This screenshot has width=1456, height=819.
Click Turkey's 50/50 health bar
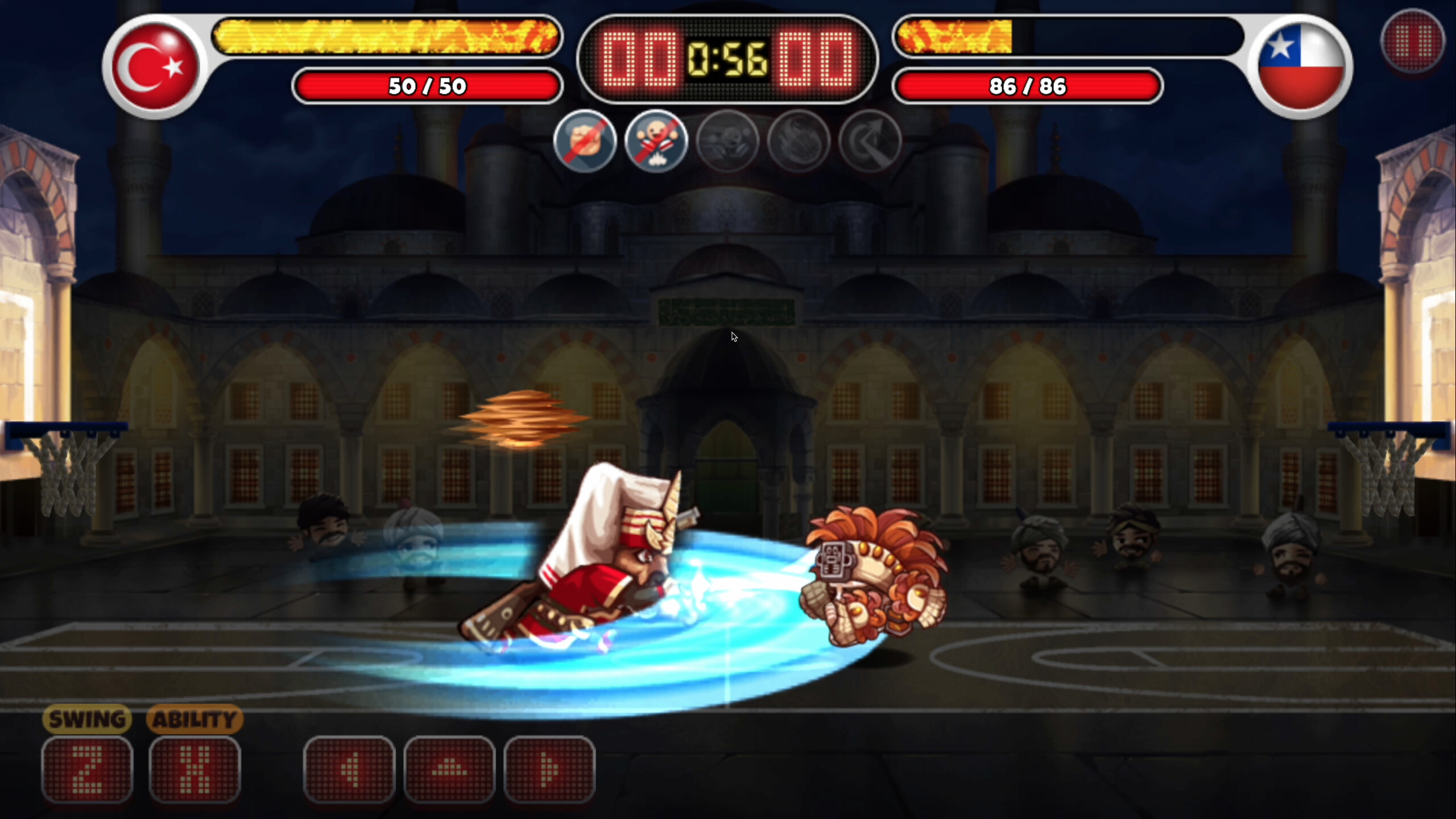pos(428,86)
